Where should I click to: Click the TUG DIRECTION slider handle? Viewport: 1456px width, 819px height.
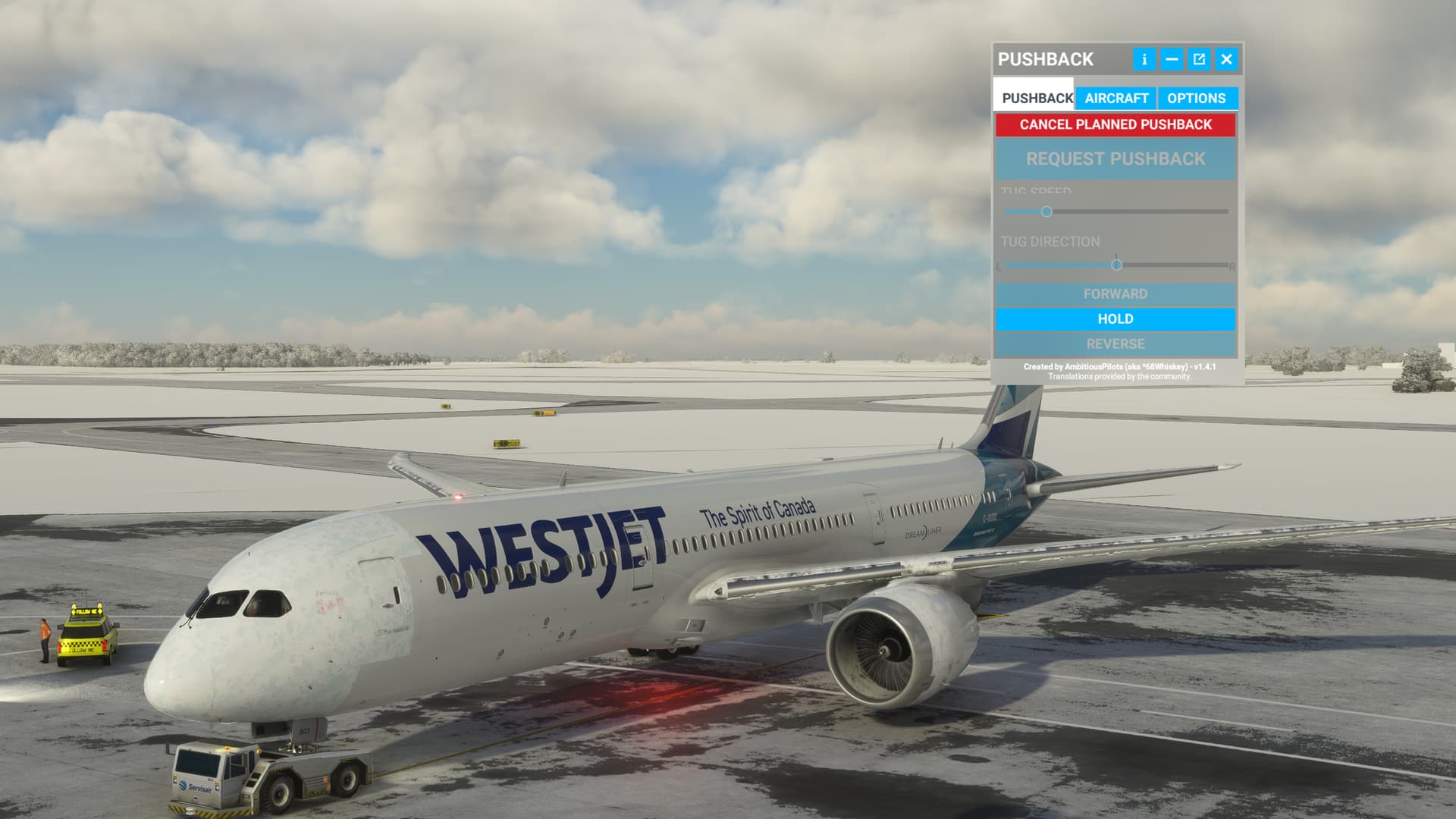pyautogui.click(x=1117, y=265)
